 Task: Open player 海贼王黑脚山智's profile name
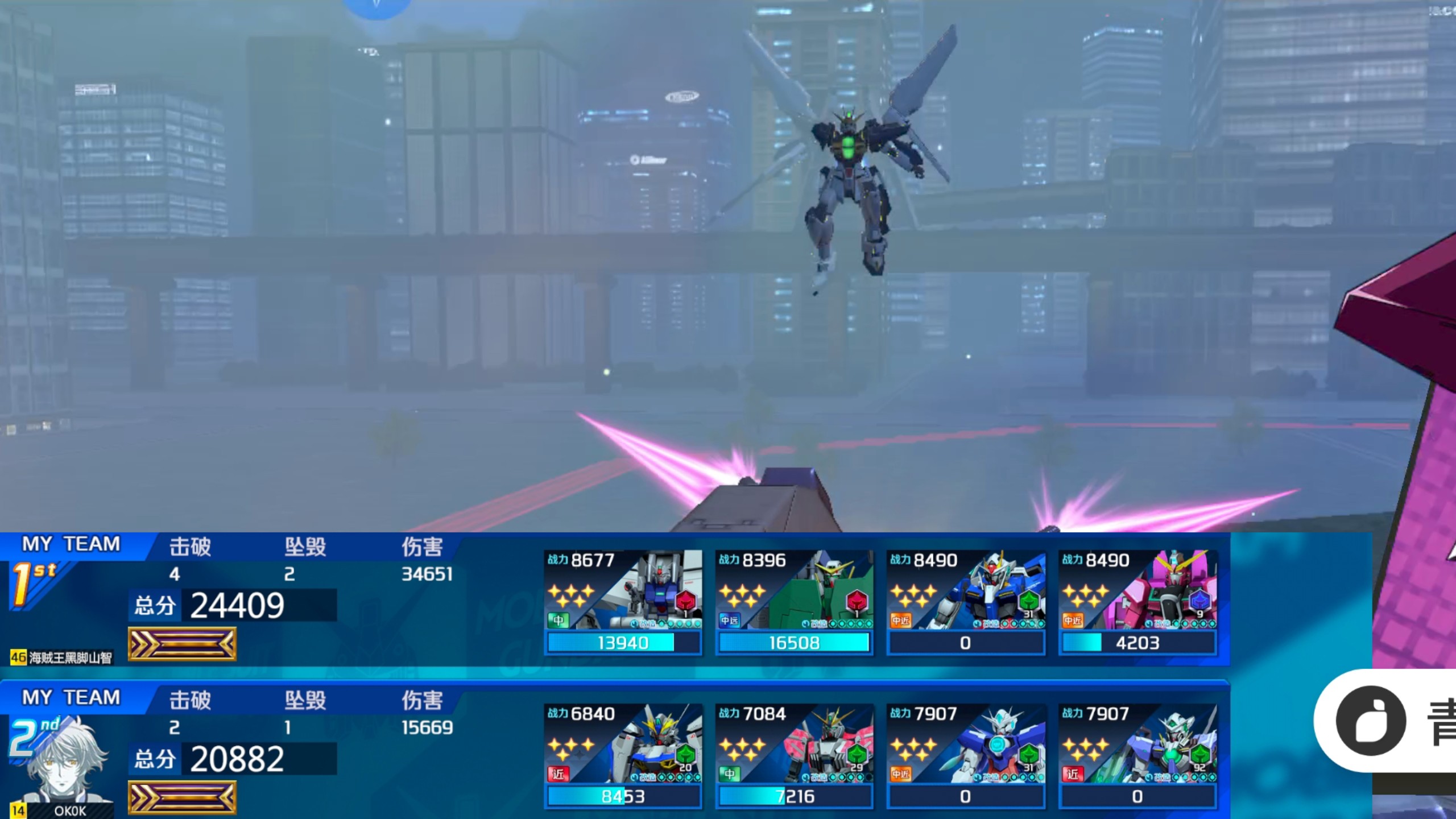pyautogui.click(x=69, y=658)
